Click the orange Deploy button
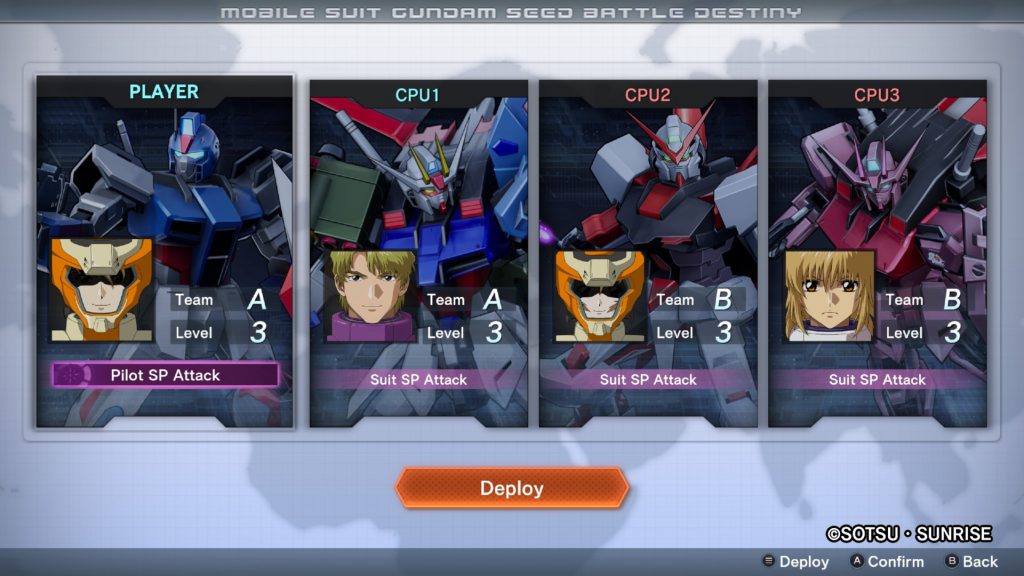This screenshot has height=576, width=1024. coord(511,488)
